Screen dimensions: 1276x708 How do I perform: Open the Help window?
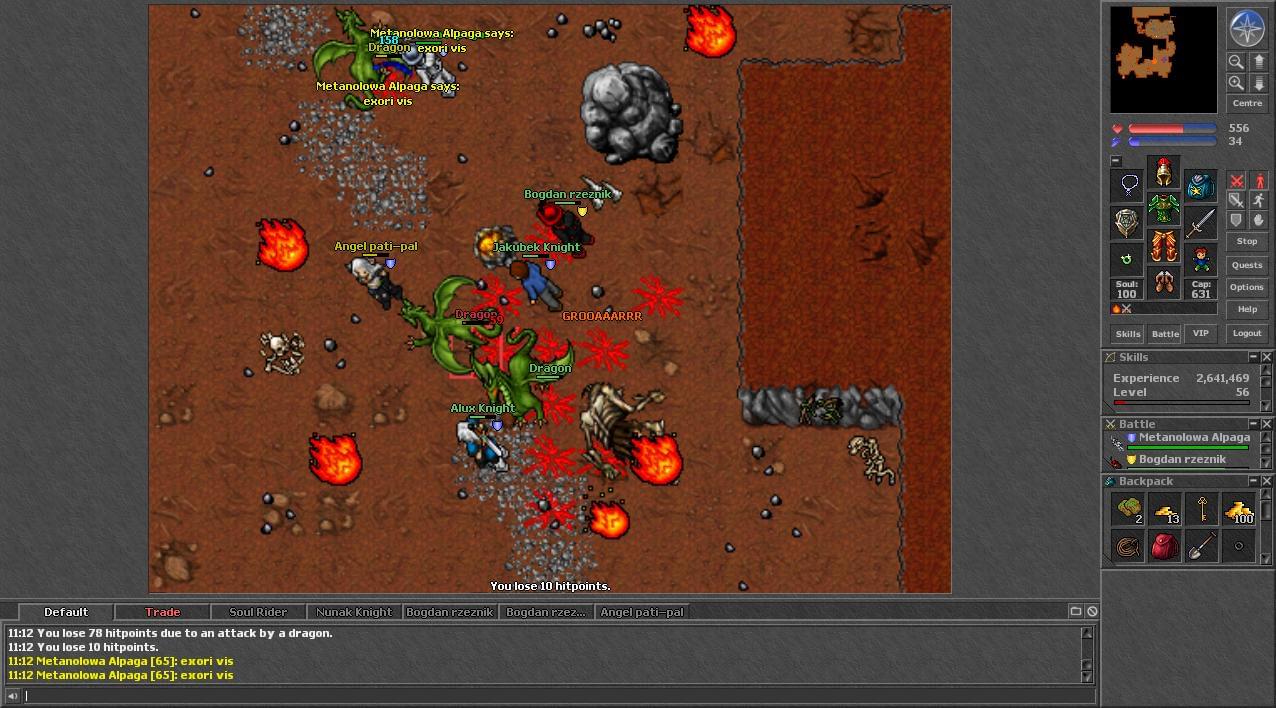pos(1247,309)
